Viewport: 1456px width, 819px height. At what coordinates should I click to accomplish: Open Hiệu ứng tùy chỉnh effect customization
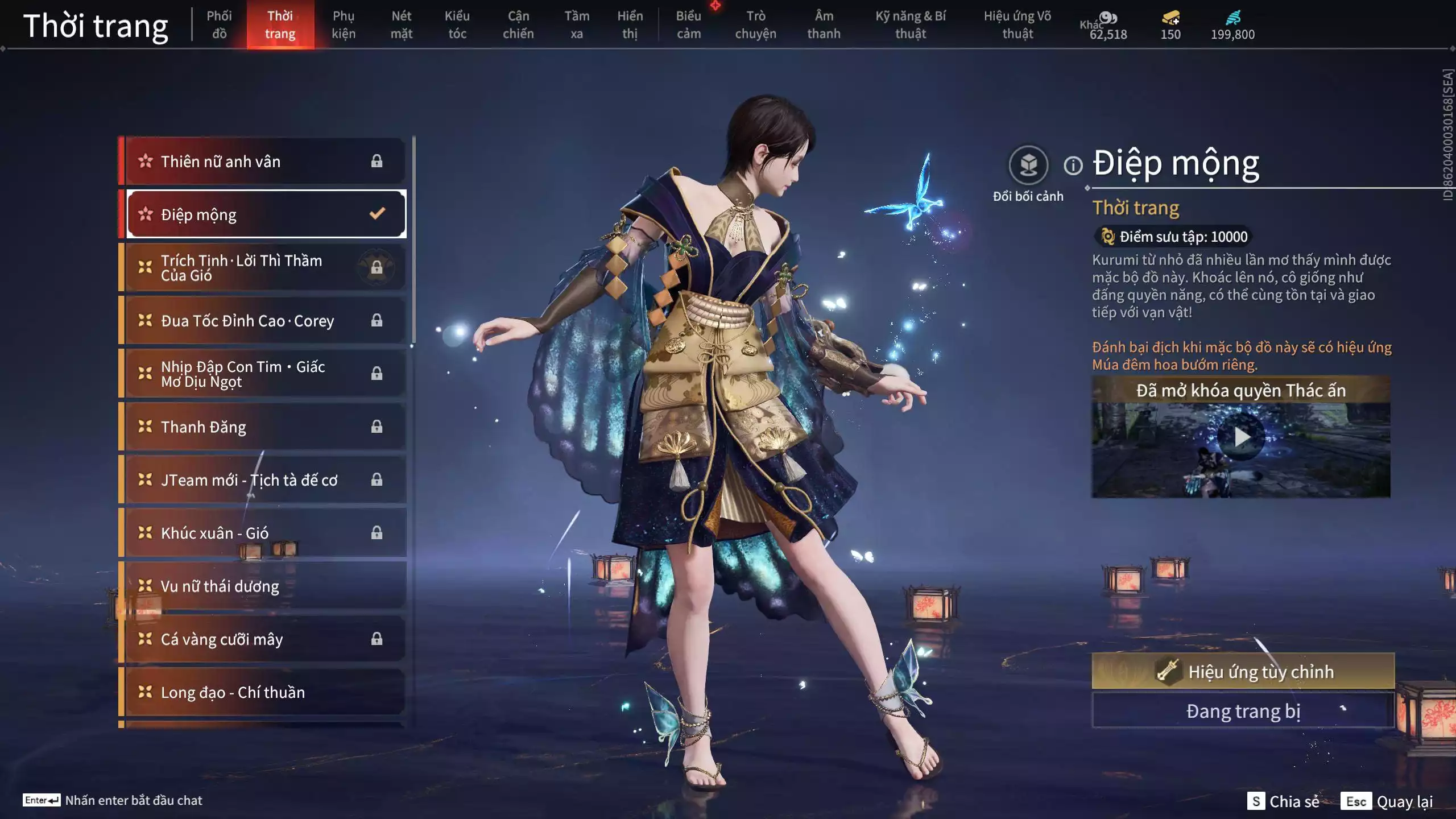point(1243,672)
